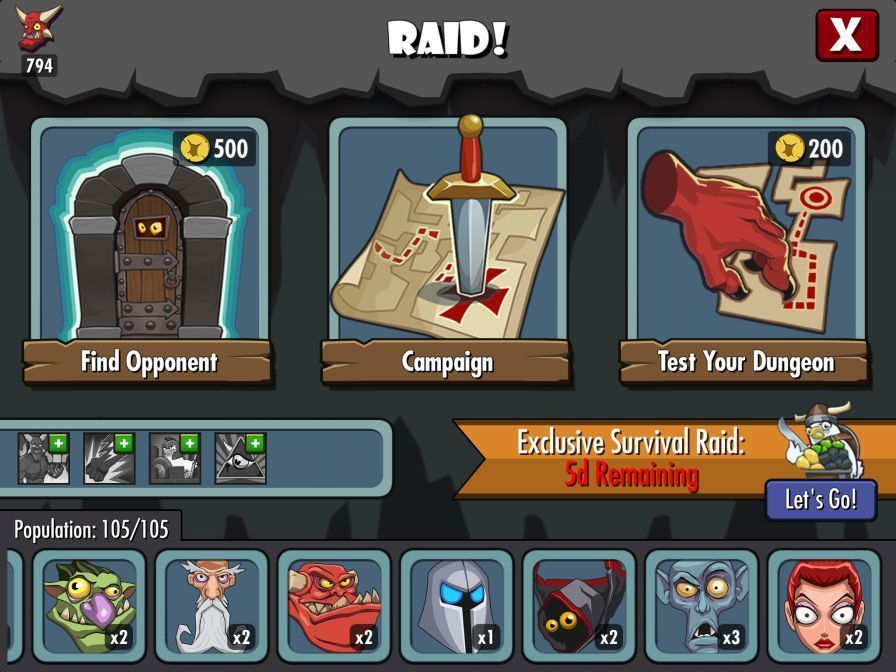Choose the silver-helmeted knight unit

coord(456,607)
